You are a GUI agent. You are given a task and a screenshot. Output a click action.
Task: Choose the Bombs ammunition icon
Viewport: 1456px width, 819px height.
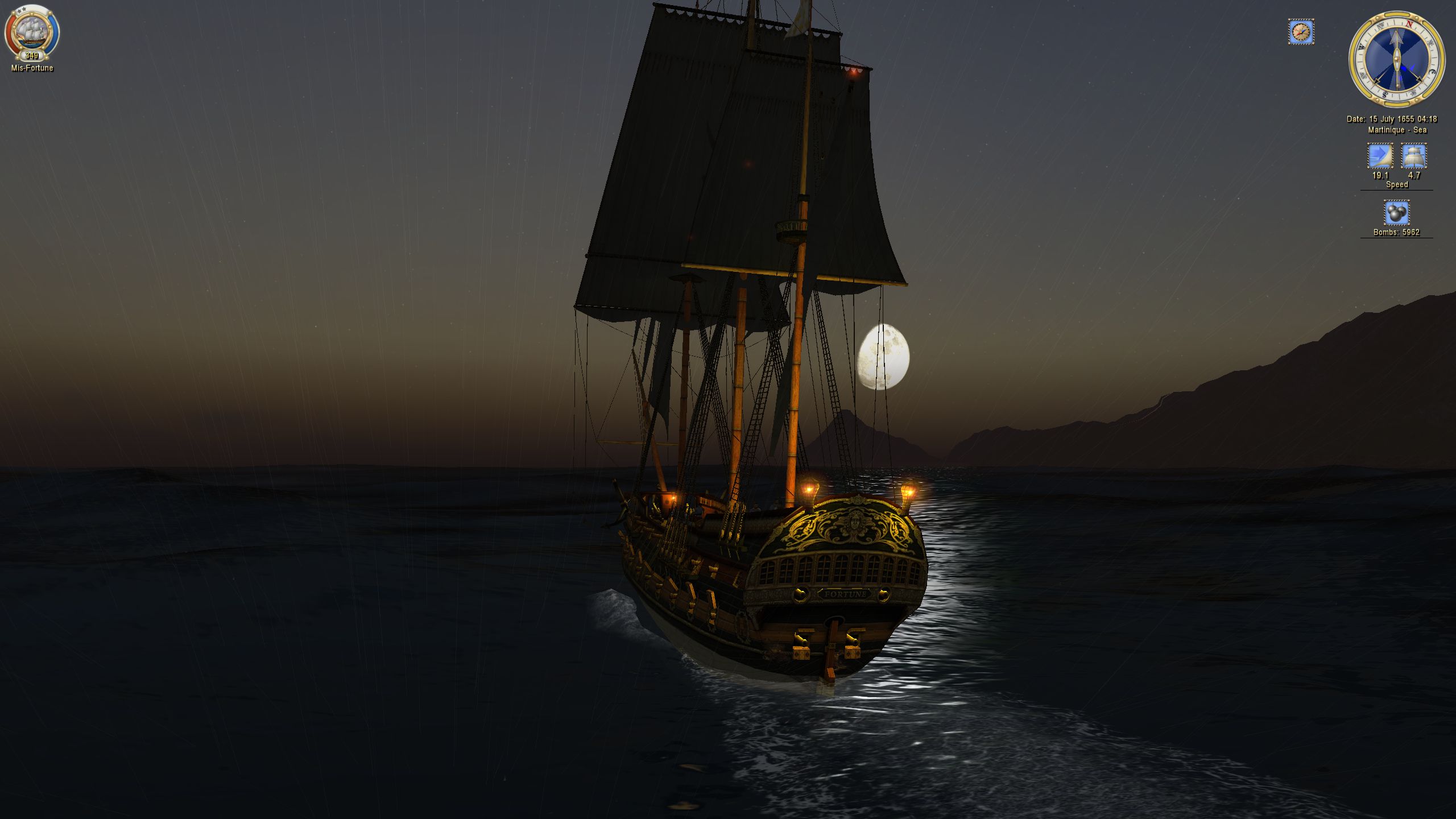(1396, 213)
